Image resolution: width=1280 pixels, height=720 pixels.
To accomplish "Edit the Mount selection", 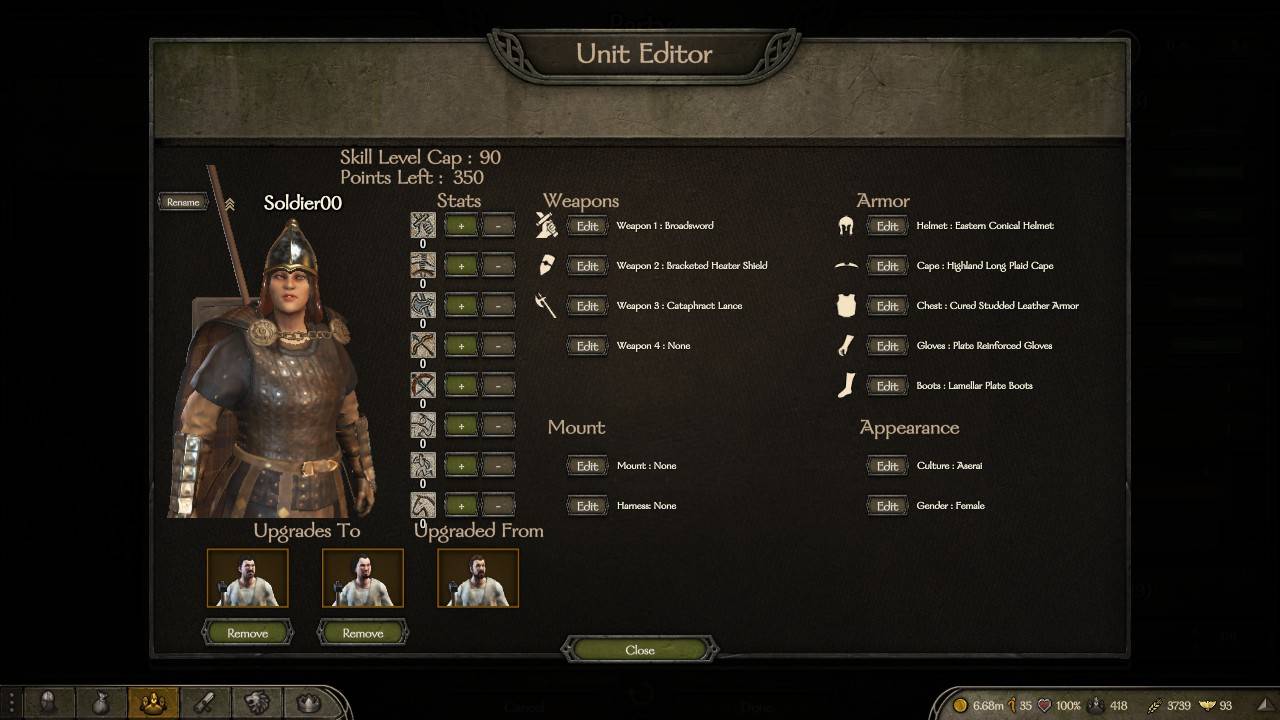I will point(587,466).
